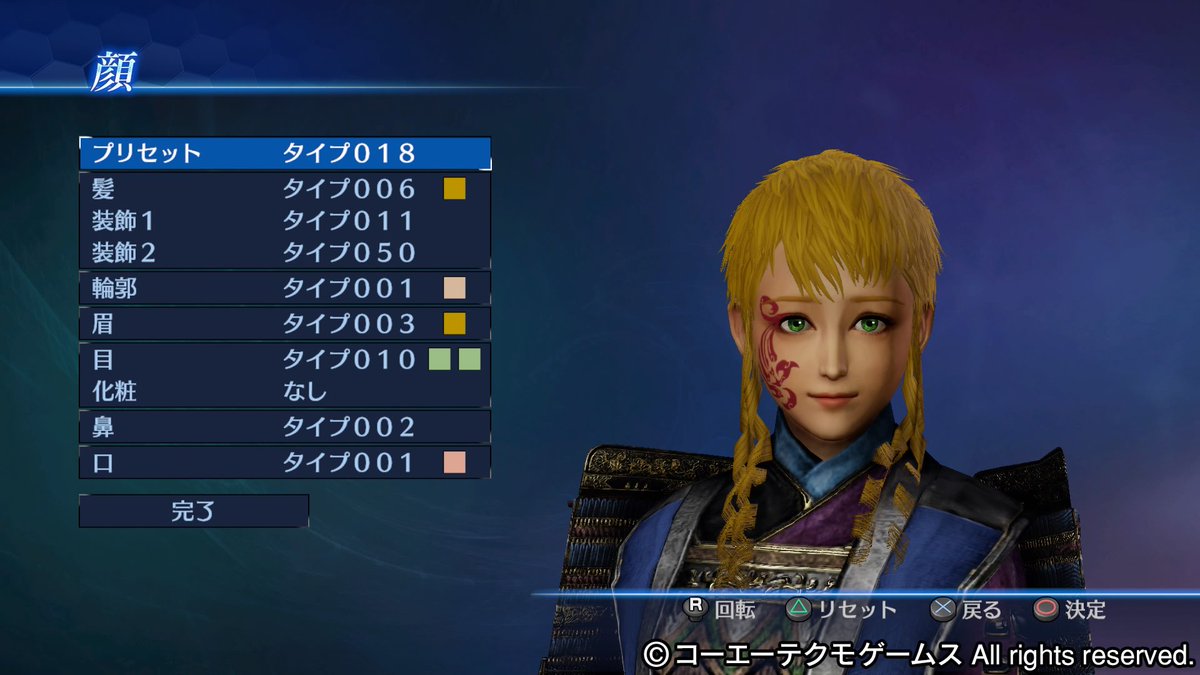Pick the skin tone swatch on 輪郭
Screen dimensions: 1200x675
tap(455, 289)
